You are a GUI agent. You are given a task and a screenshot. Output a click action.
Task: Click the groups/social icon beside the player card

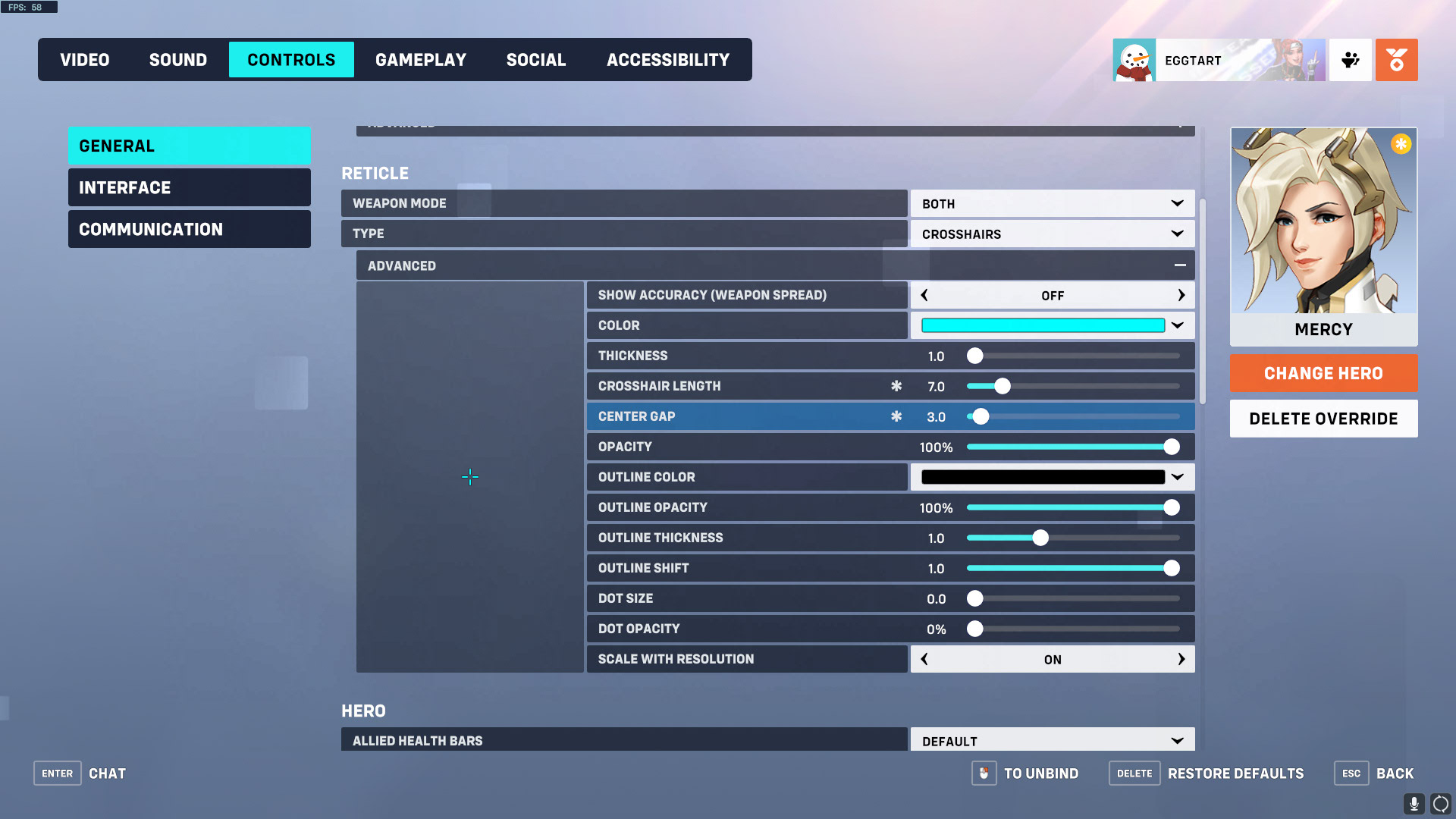pos(1350,60)
